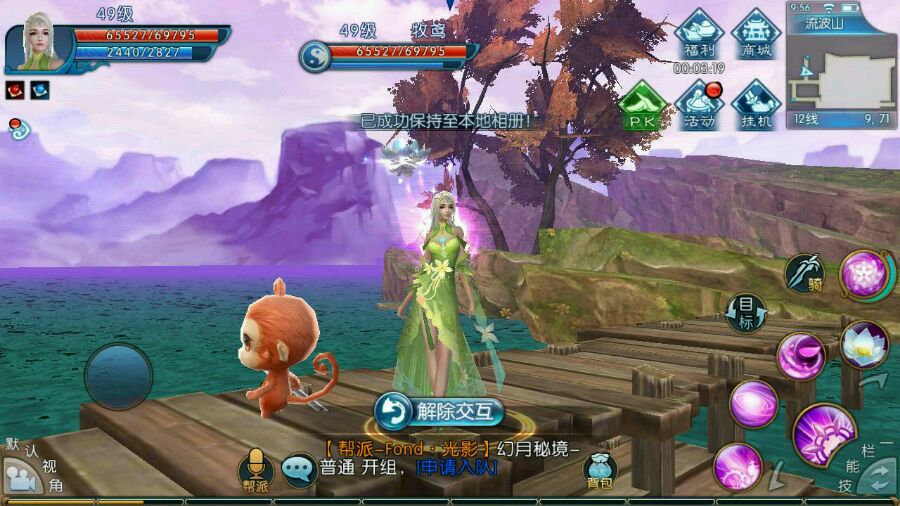
Task: Click the 解除交互 cancel interaction button
Action: point(439,411)
